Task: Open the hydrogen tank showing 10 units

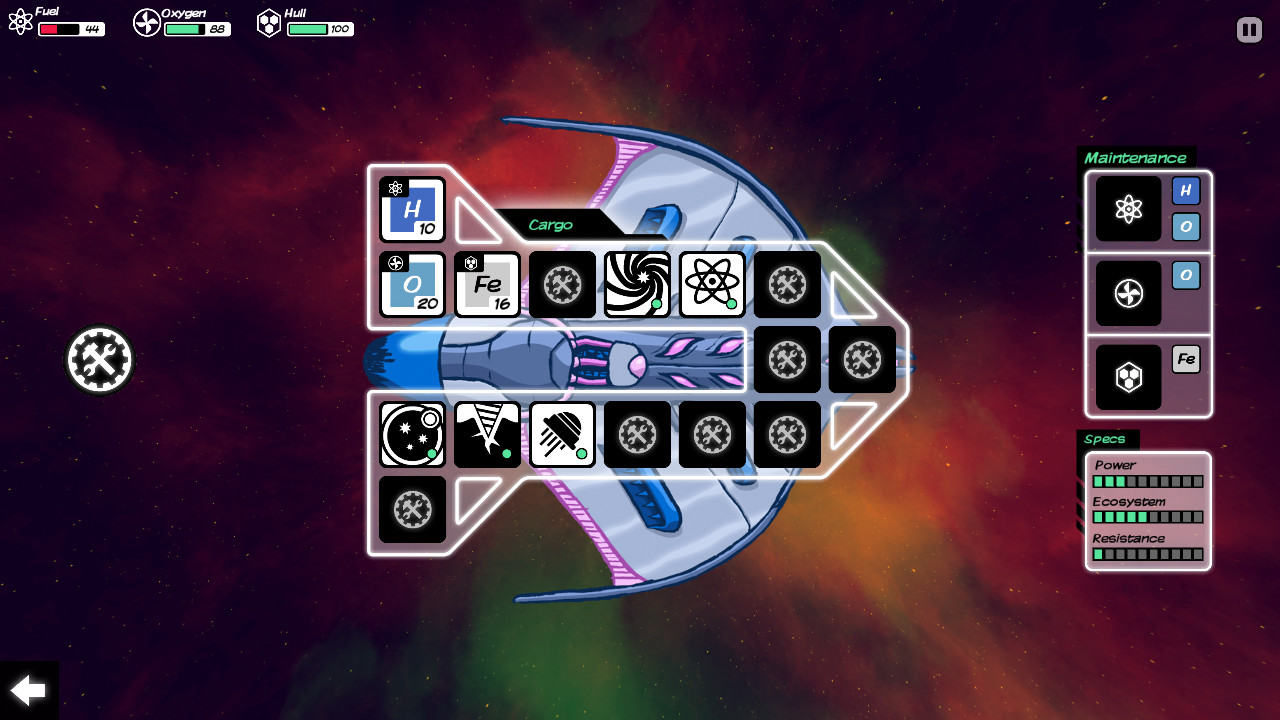Action: coord(411,210)
